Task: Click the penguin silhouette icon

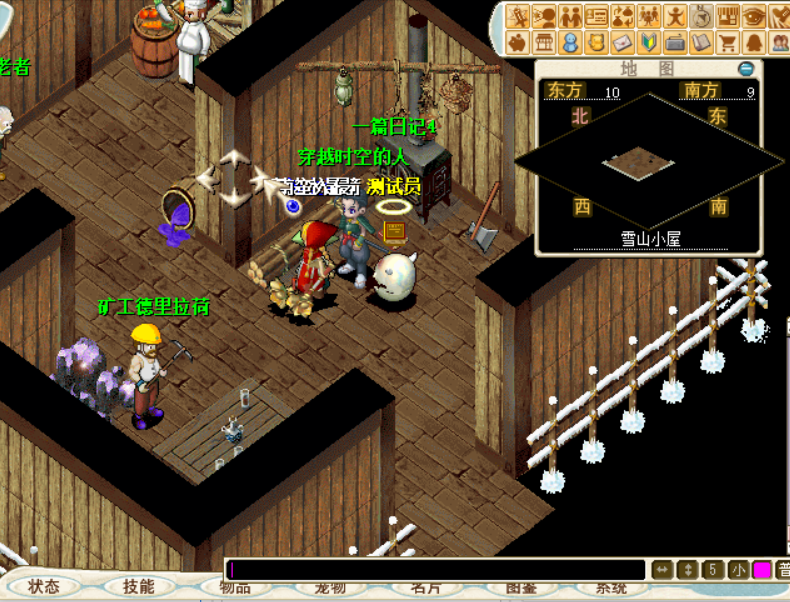Action: [754, 43]
